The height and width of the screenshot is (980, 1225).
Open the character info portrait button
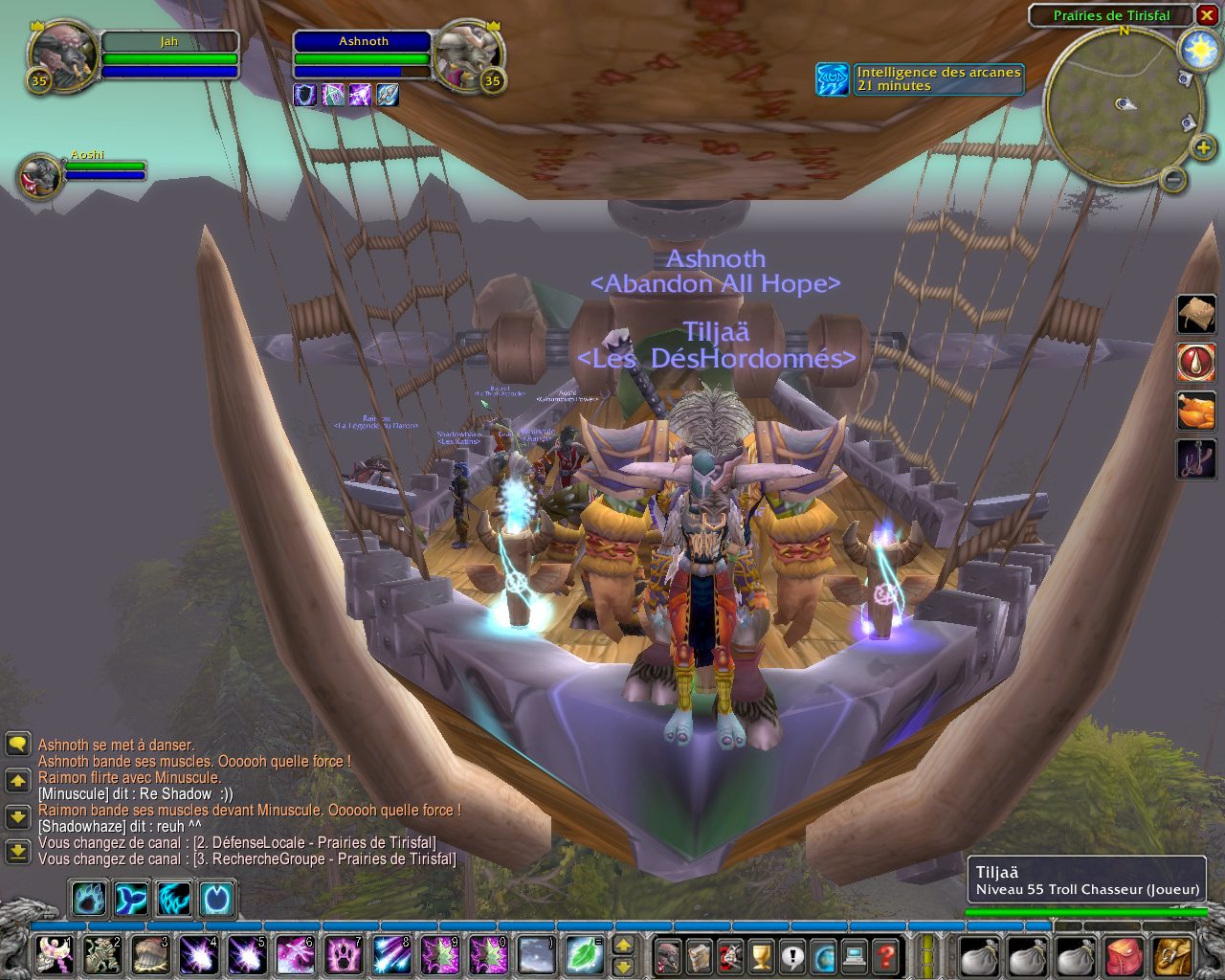coord(668,955)
